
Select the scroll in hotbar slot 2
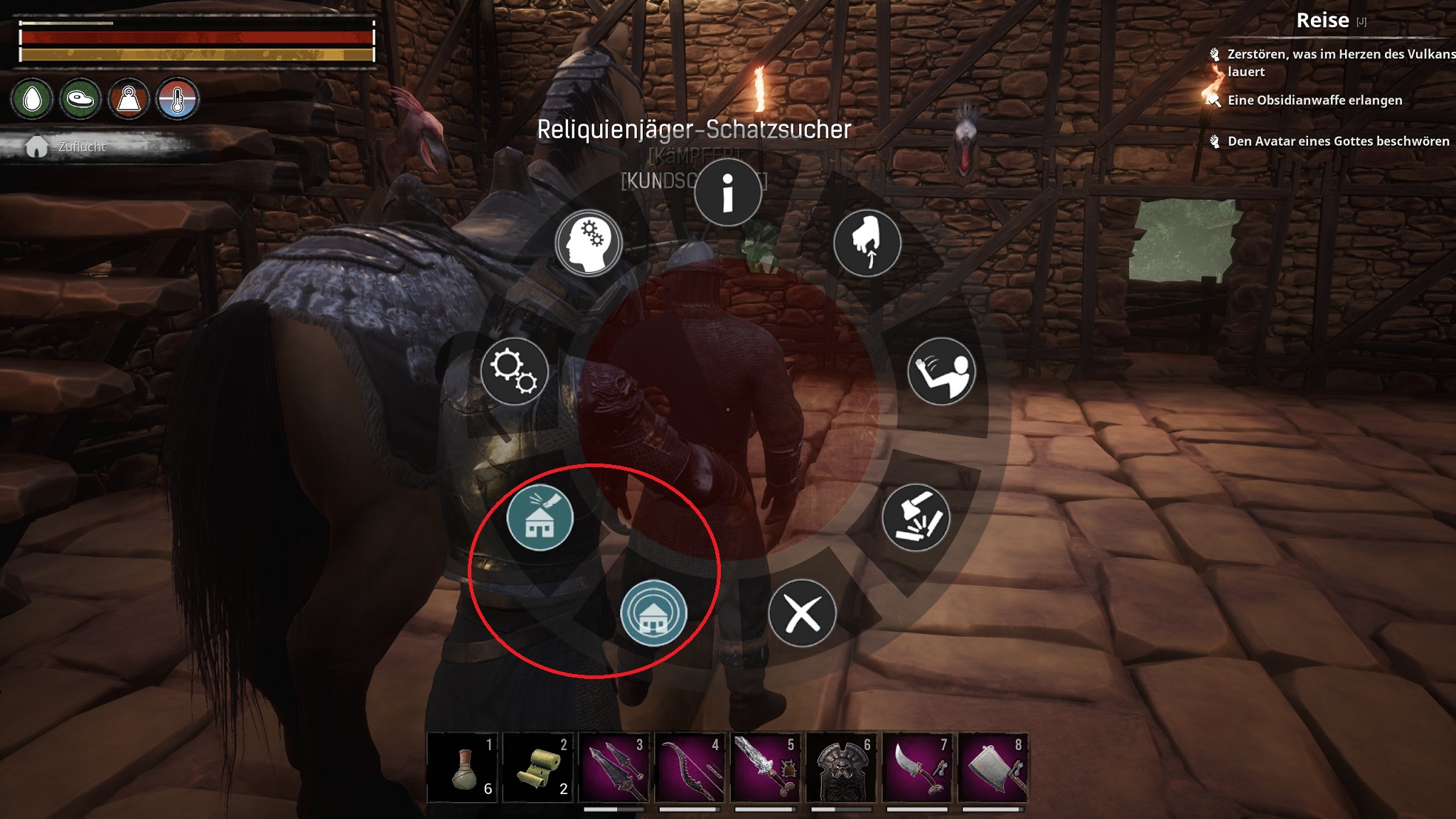click(x=539, y=768)
